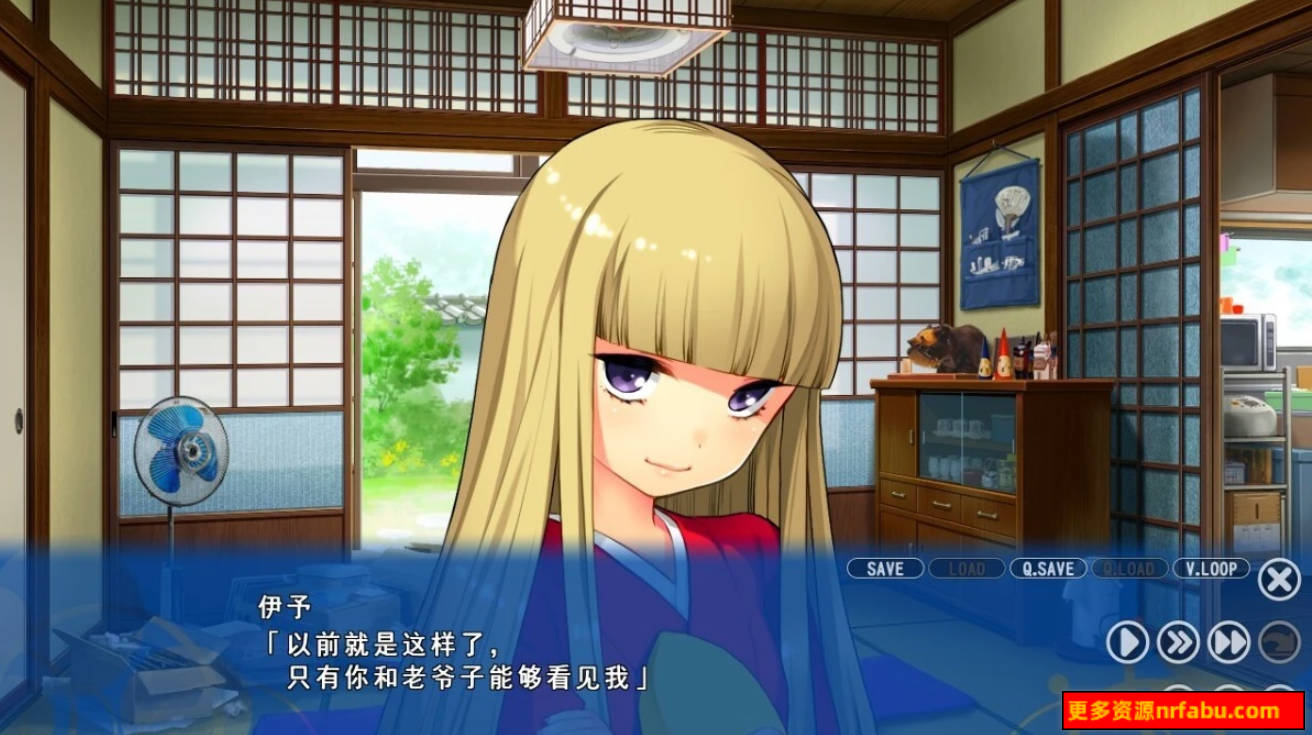The height and width of the screenshot is (735, 1312).
Task: Save the game with the SAVE button
Action: click(x=884, y=568)
